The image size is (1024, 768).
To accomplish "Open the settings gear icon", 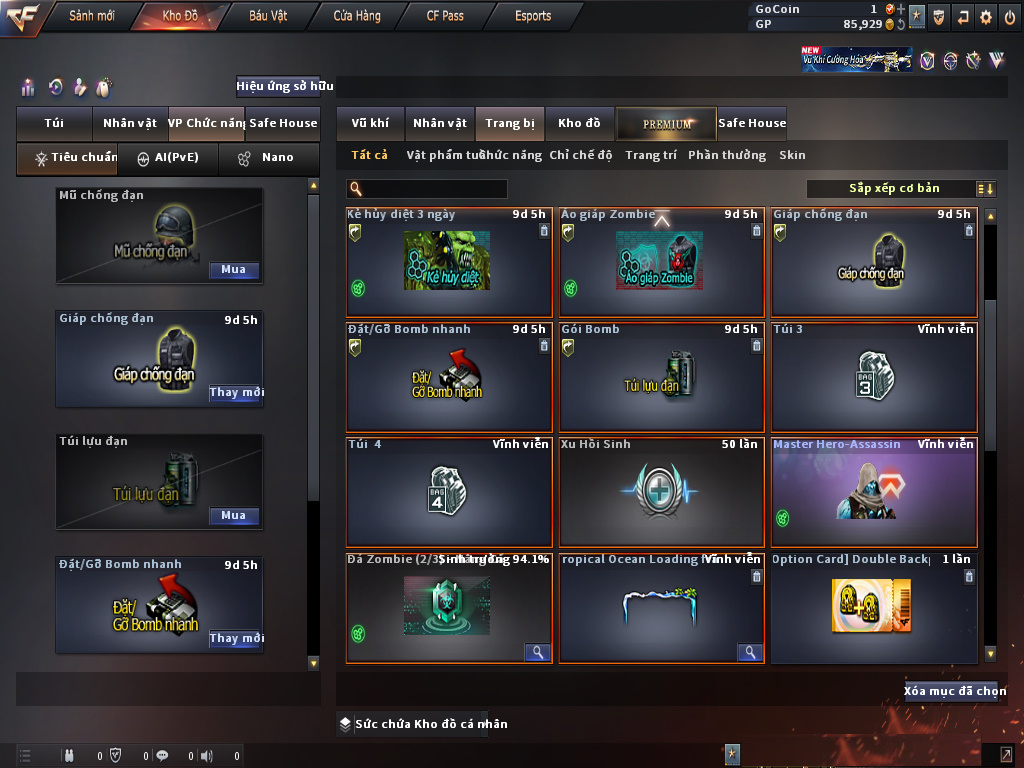I will (986, 17).
